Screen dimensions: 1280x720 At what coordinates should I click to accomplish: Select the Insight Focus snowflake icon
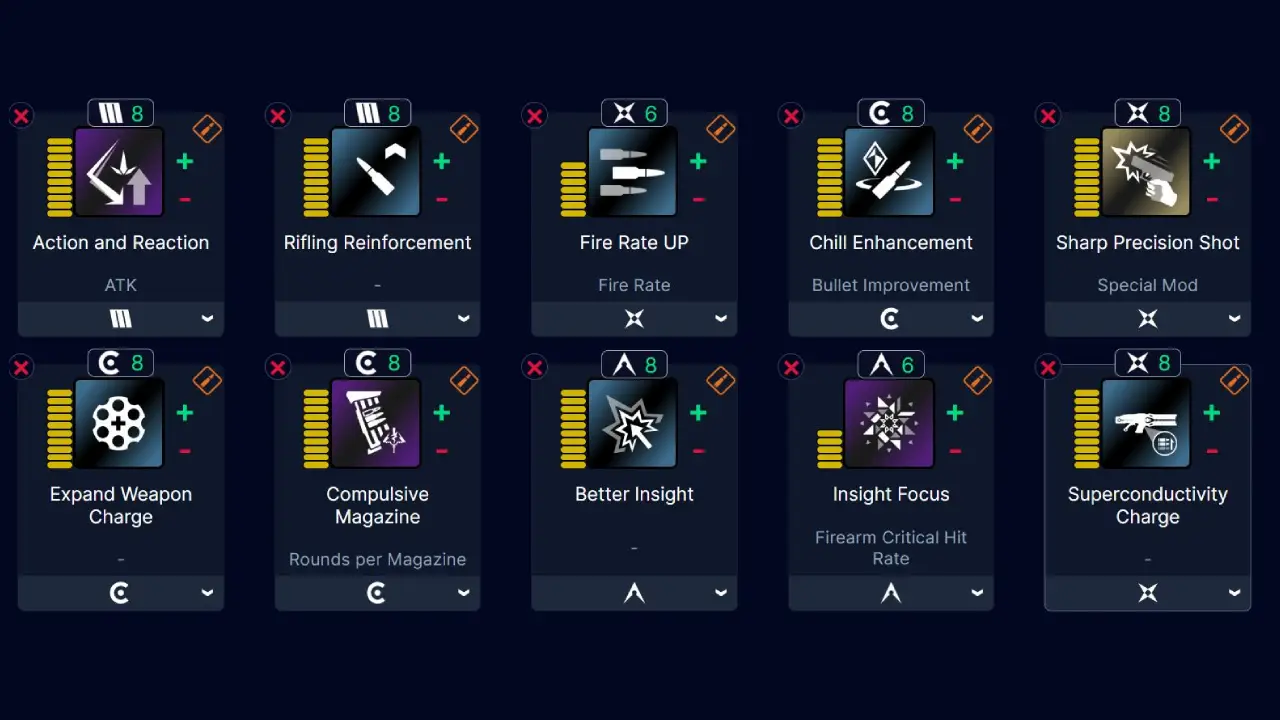point(890,423)
